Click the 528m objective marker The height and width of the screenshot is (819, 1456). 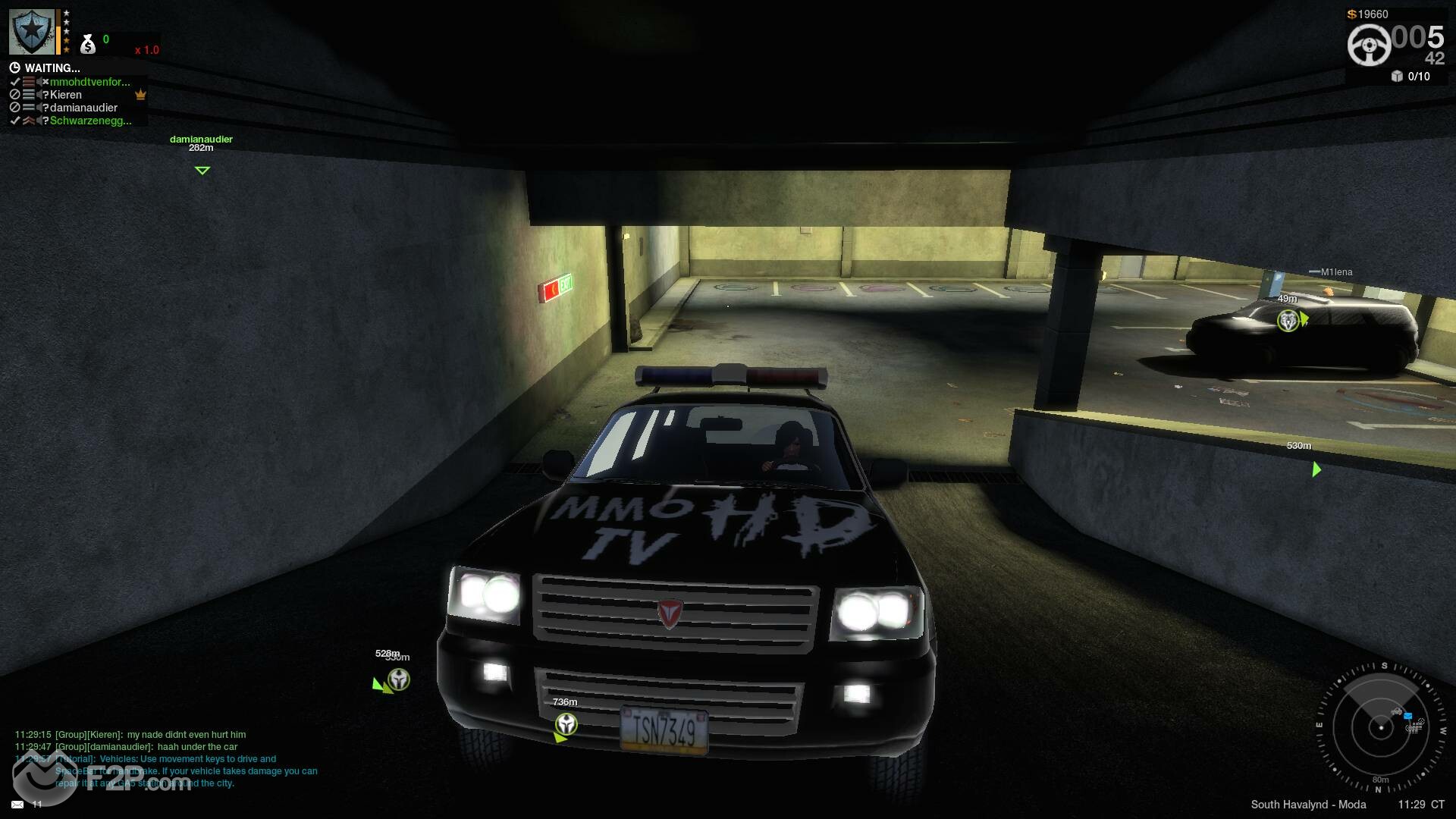(398, 679)
